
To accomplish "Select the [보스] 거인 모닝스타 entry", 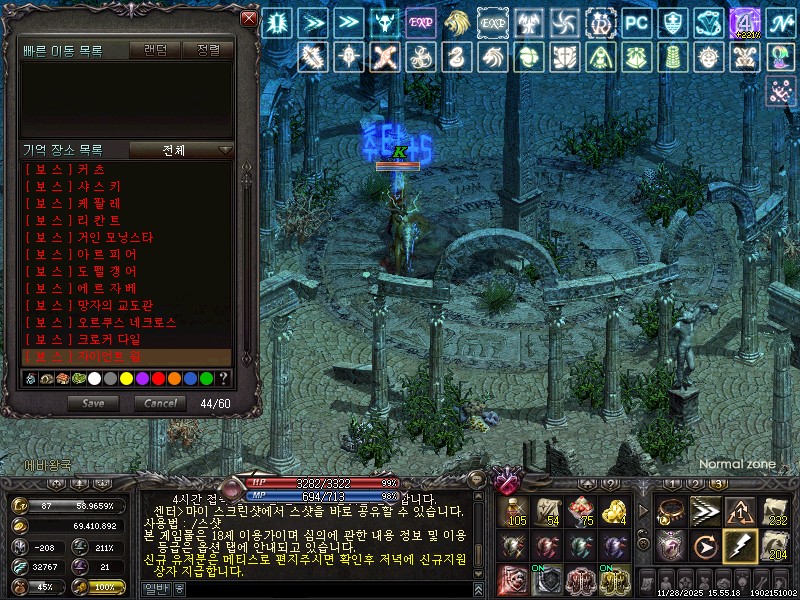I will tap(89, 237).
